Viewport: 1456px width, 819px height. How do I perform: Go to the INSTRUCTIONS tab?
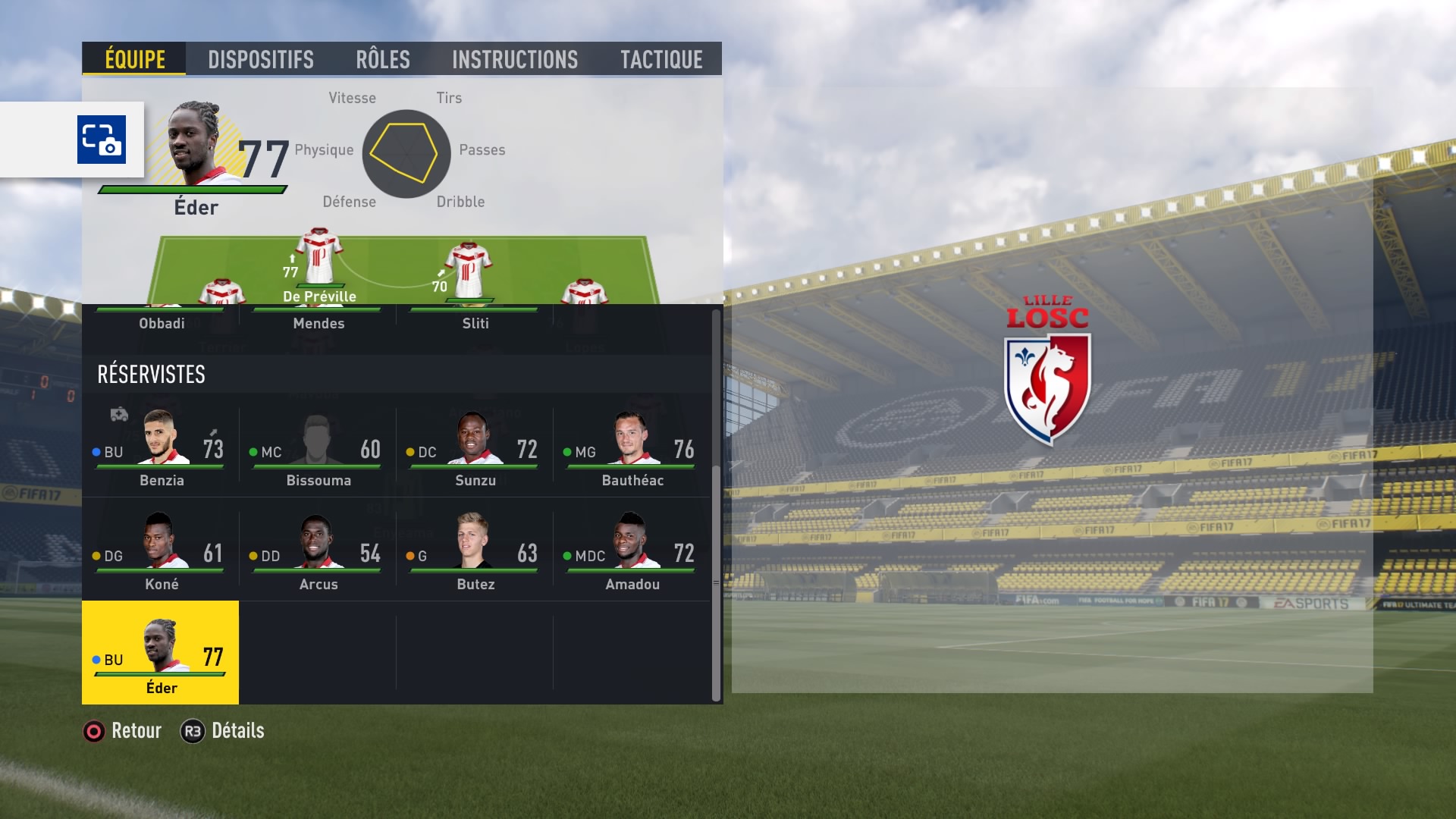pos(514,59)
